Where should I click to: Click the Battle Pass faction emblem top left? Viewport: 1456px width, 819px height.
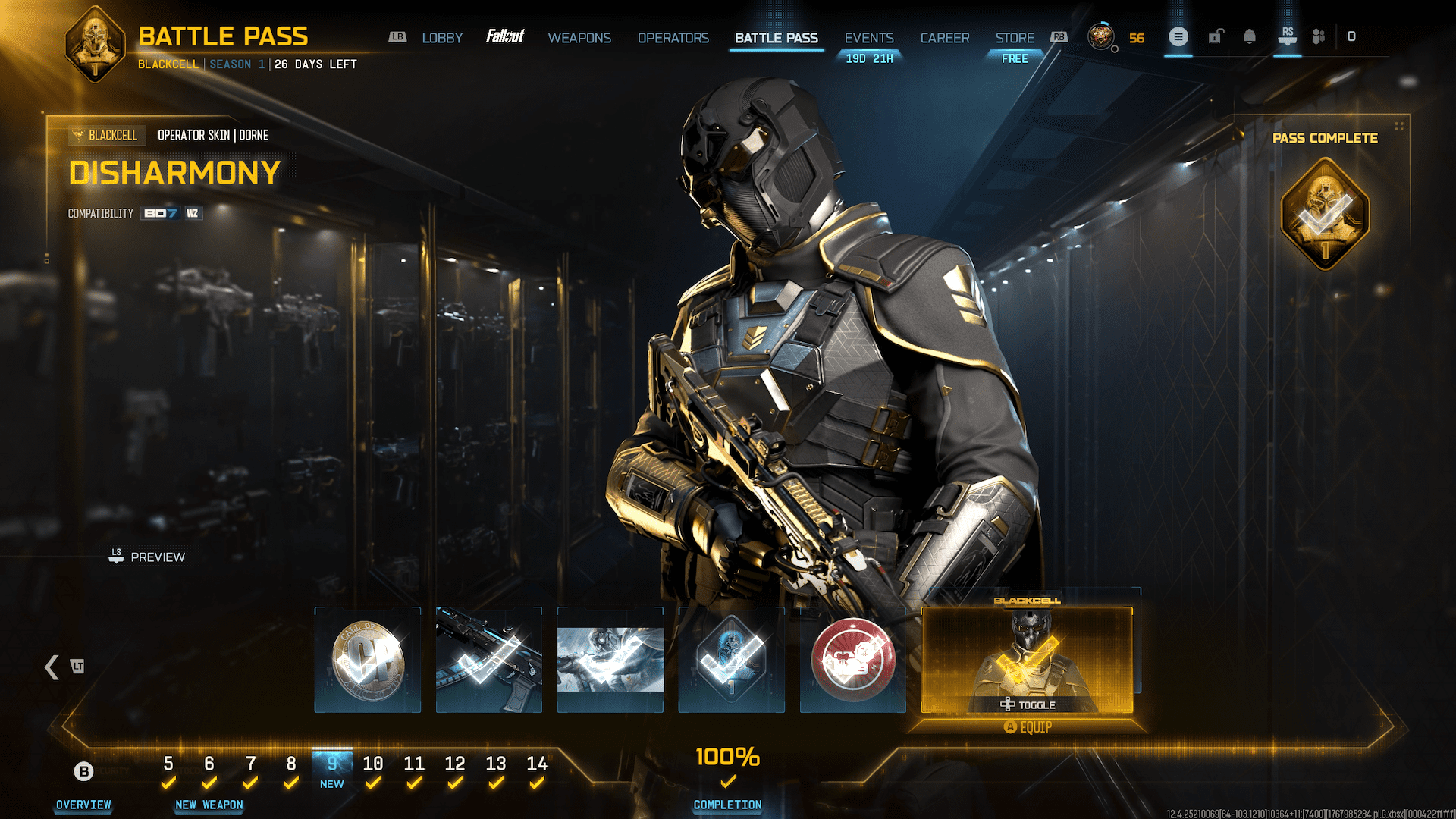(x=95, y=42)
